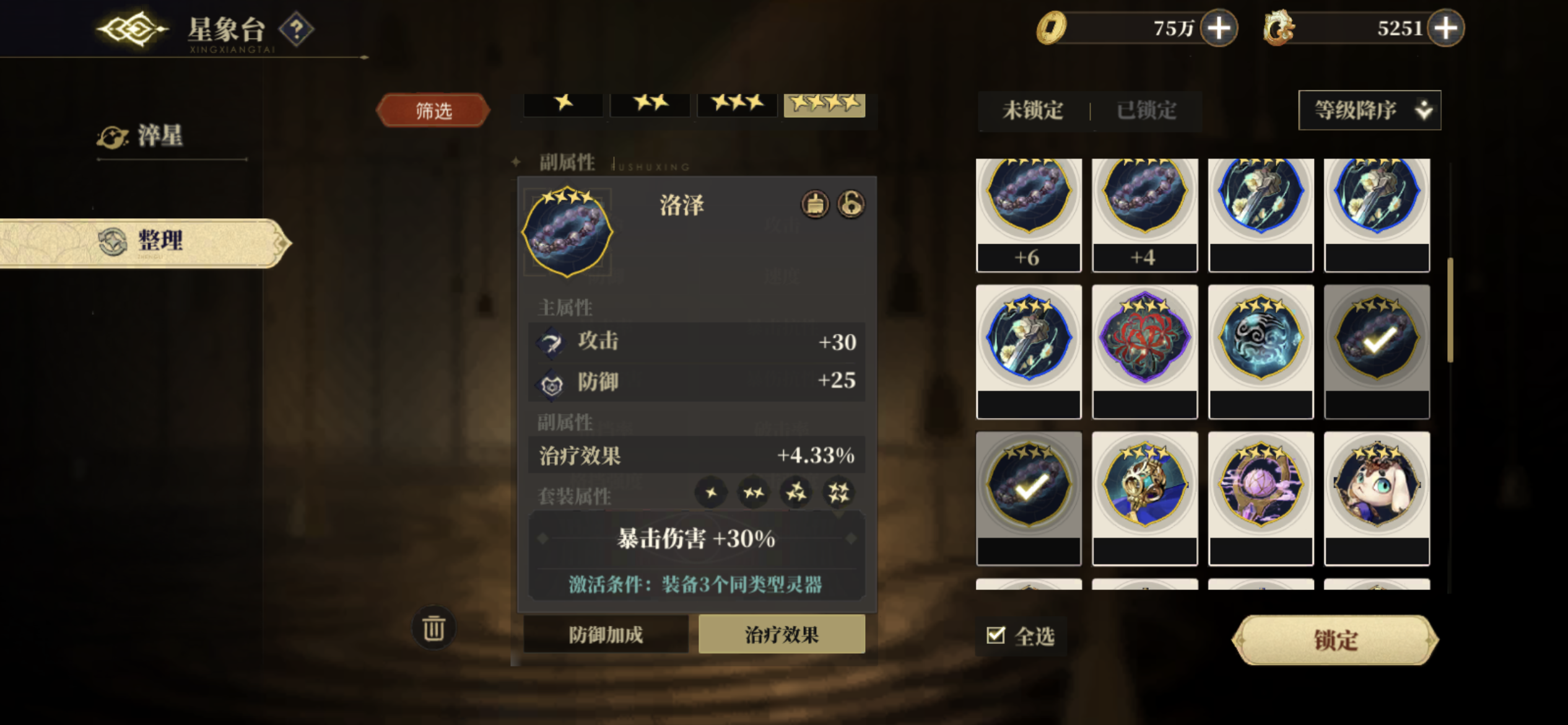This screenshot has width=1568, height=725.
Task: Open the 等级降序 sort dropdown
Action: coord(1369,110)
